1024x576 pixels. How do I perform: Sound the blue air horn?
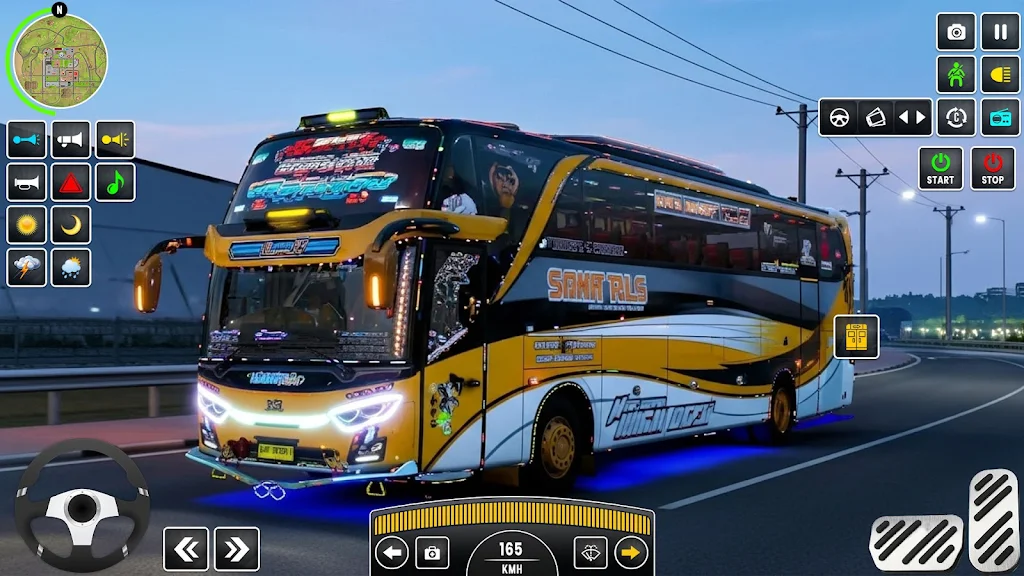(27, 140)
